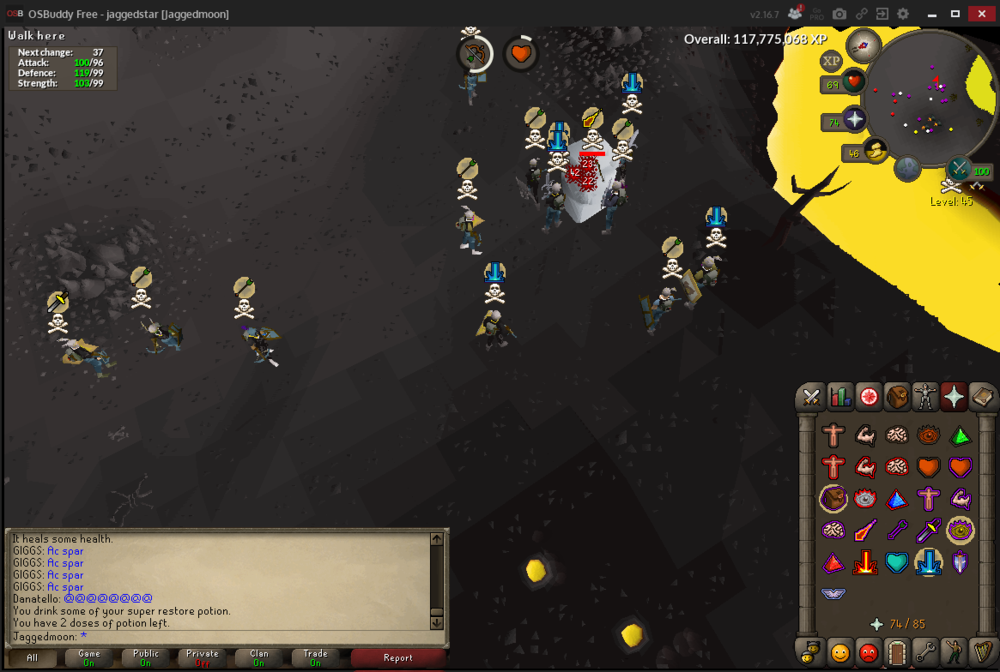Report a player via Report button
The height and width of the screenshot is (672, 1000).
coord(398,657)
